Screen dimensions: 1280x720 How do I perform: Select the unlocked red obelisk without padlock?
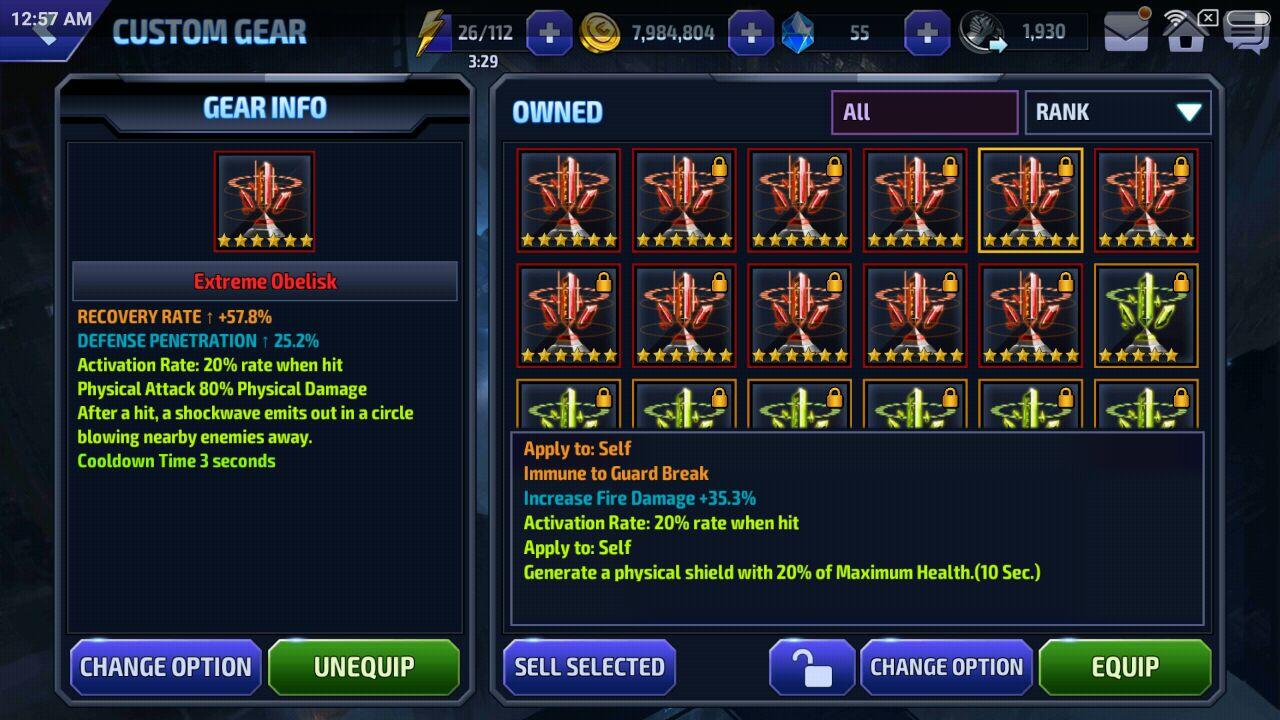coord(568,200)
